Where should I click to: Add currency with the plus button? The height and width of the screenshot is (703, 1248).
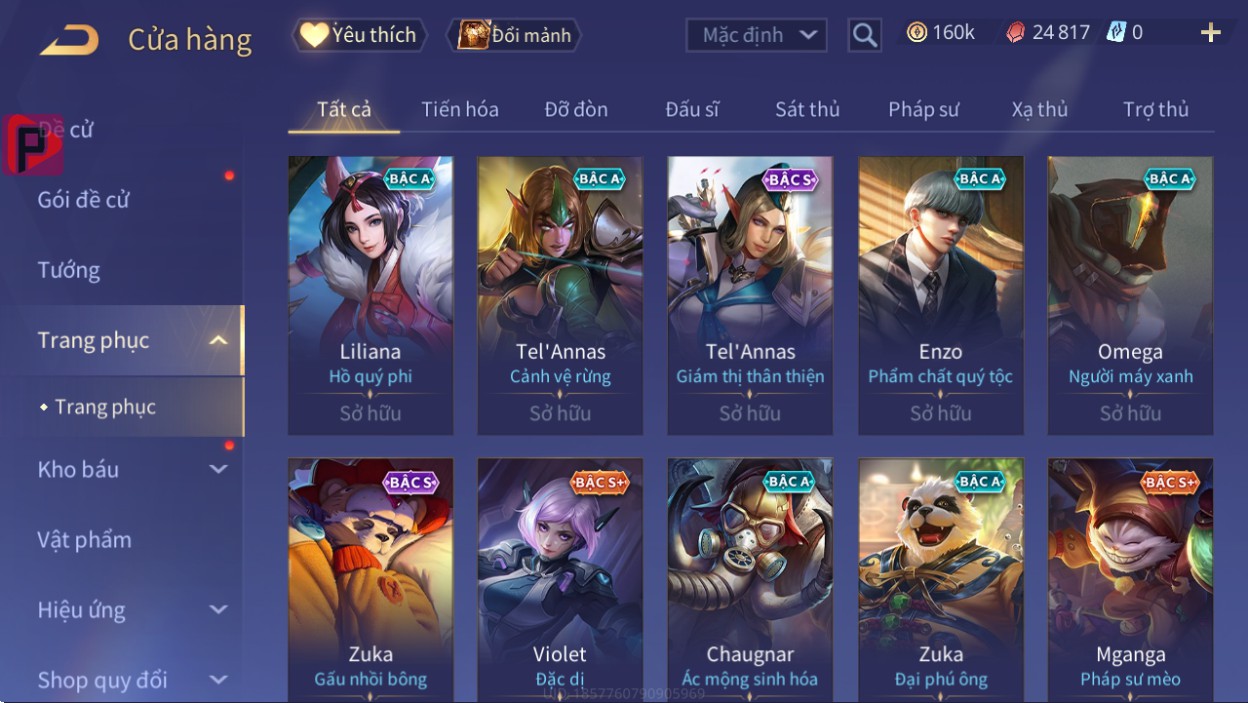pyautogui.click(x=1210, y=33)
